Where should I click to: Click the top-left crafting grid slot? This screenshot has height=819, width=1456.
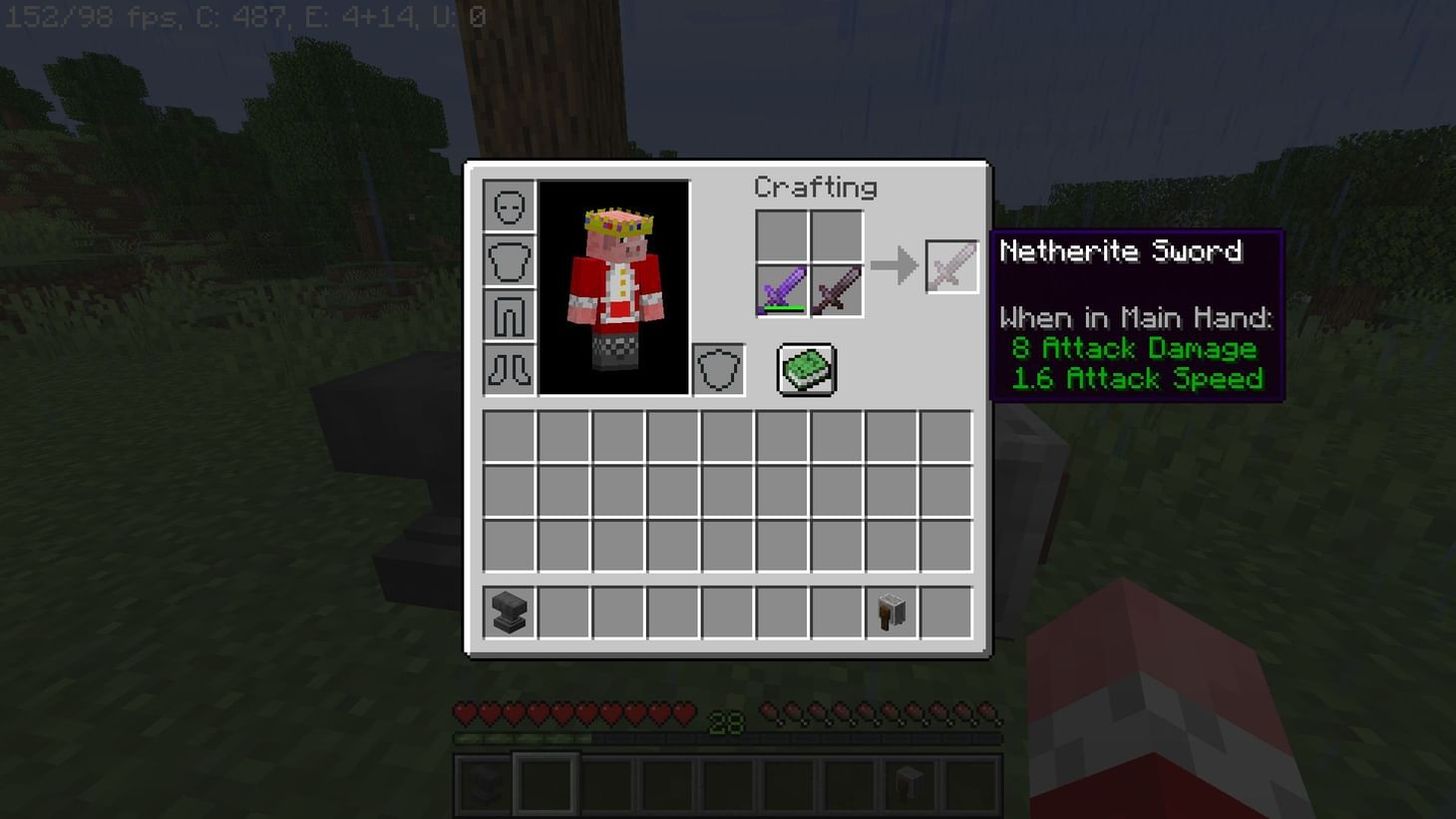pyautogui.click(x=784, y=237)
